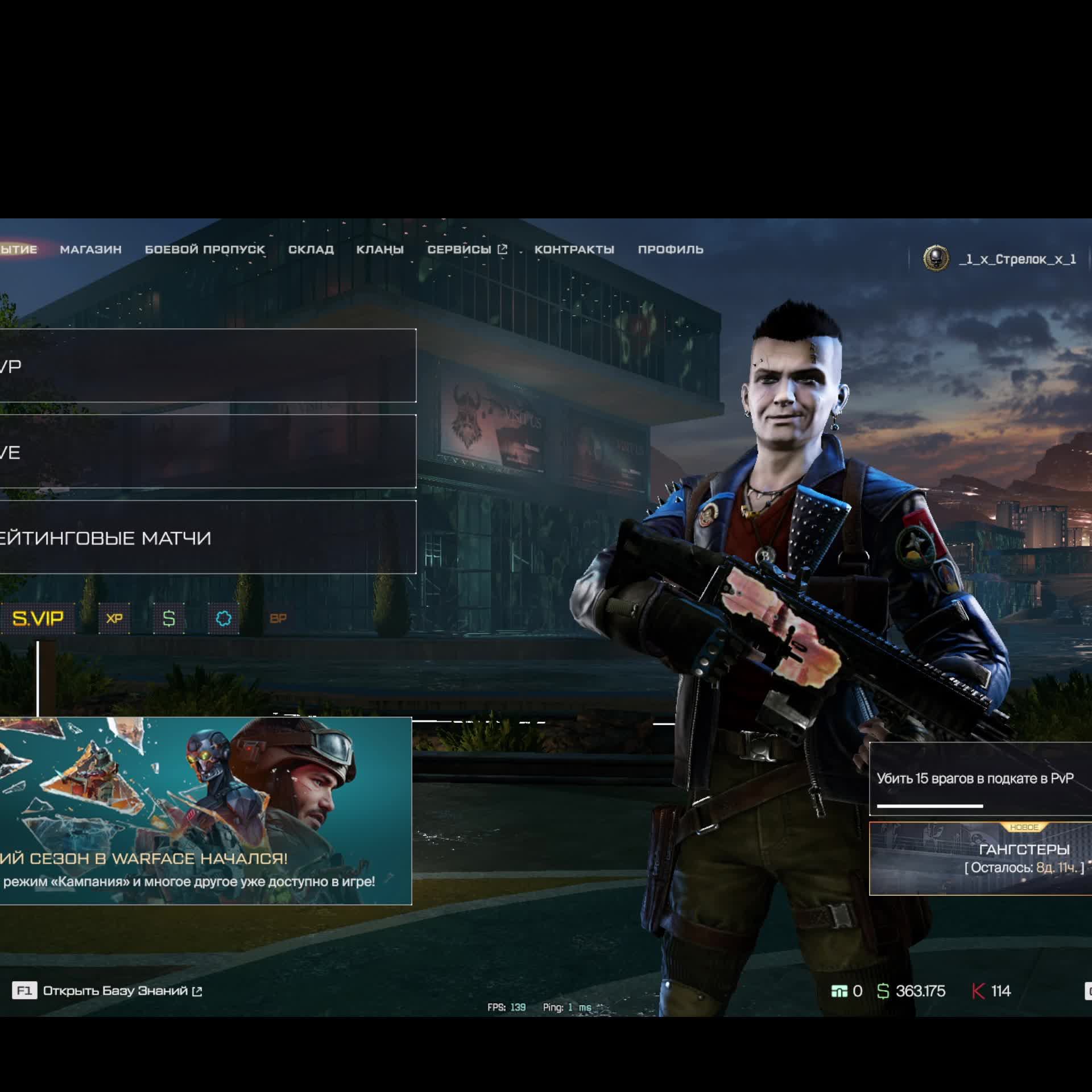View the PvP slide-kill task panel
The width and height of the screenshot is (1092, 1092).
(981, 779)
